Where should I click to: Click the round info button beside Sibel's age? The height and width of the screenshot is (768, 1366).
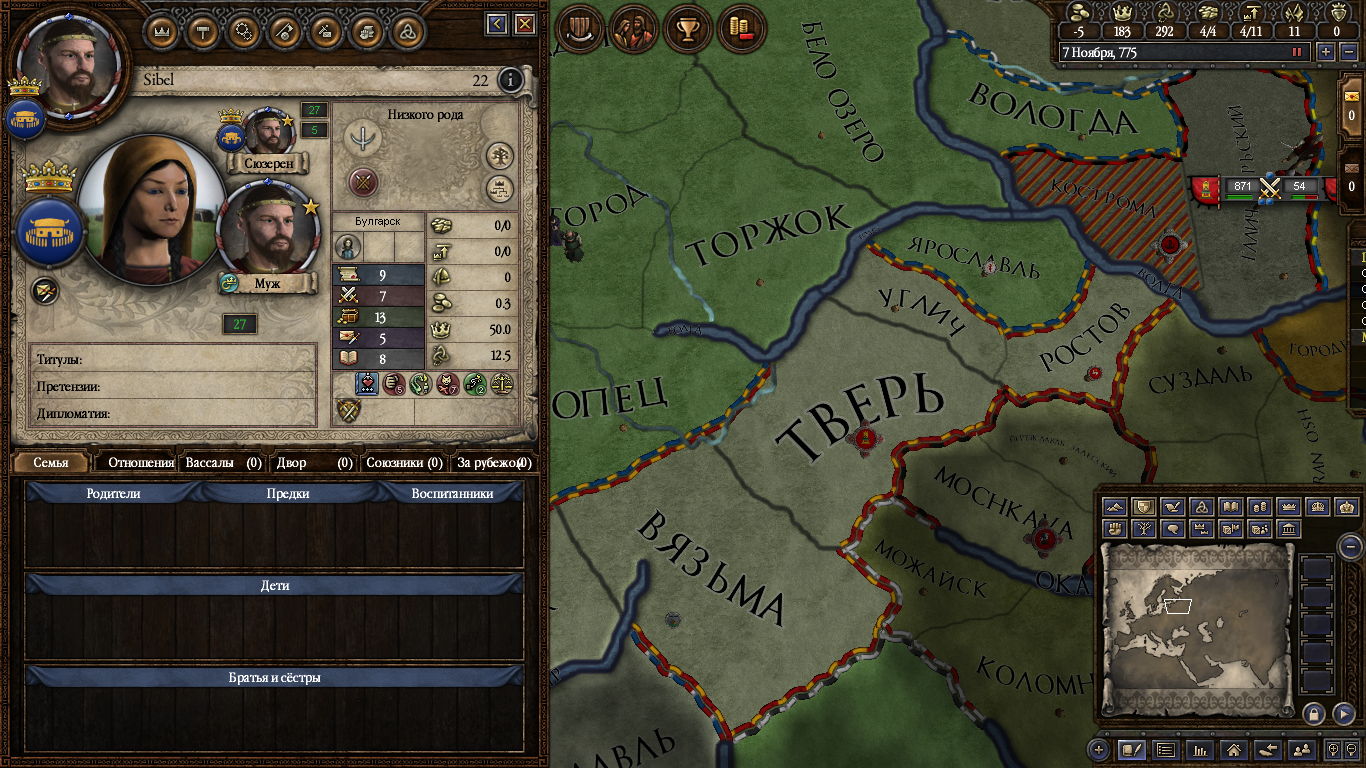pyautogui.click(x=510, y=80)
